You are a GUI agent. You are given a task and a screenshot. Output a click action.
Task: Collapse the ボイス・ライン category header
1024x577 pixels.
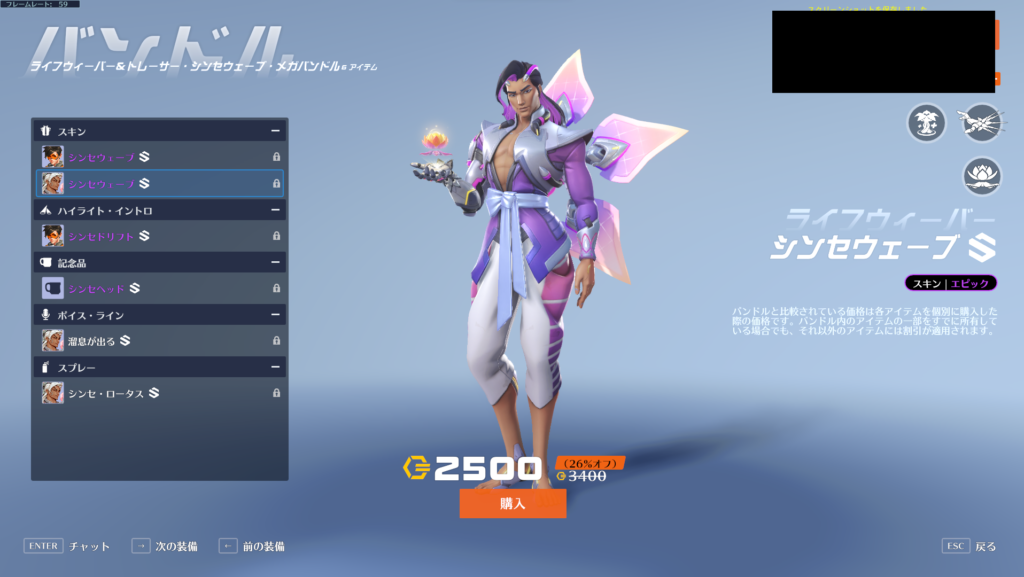[274, 315]
